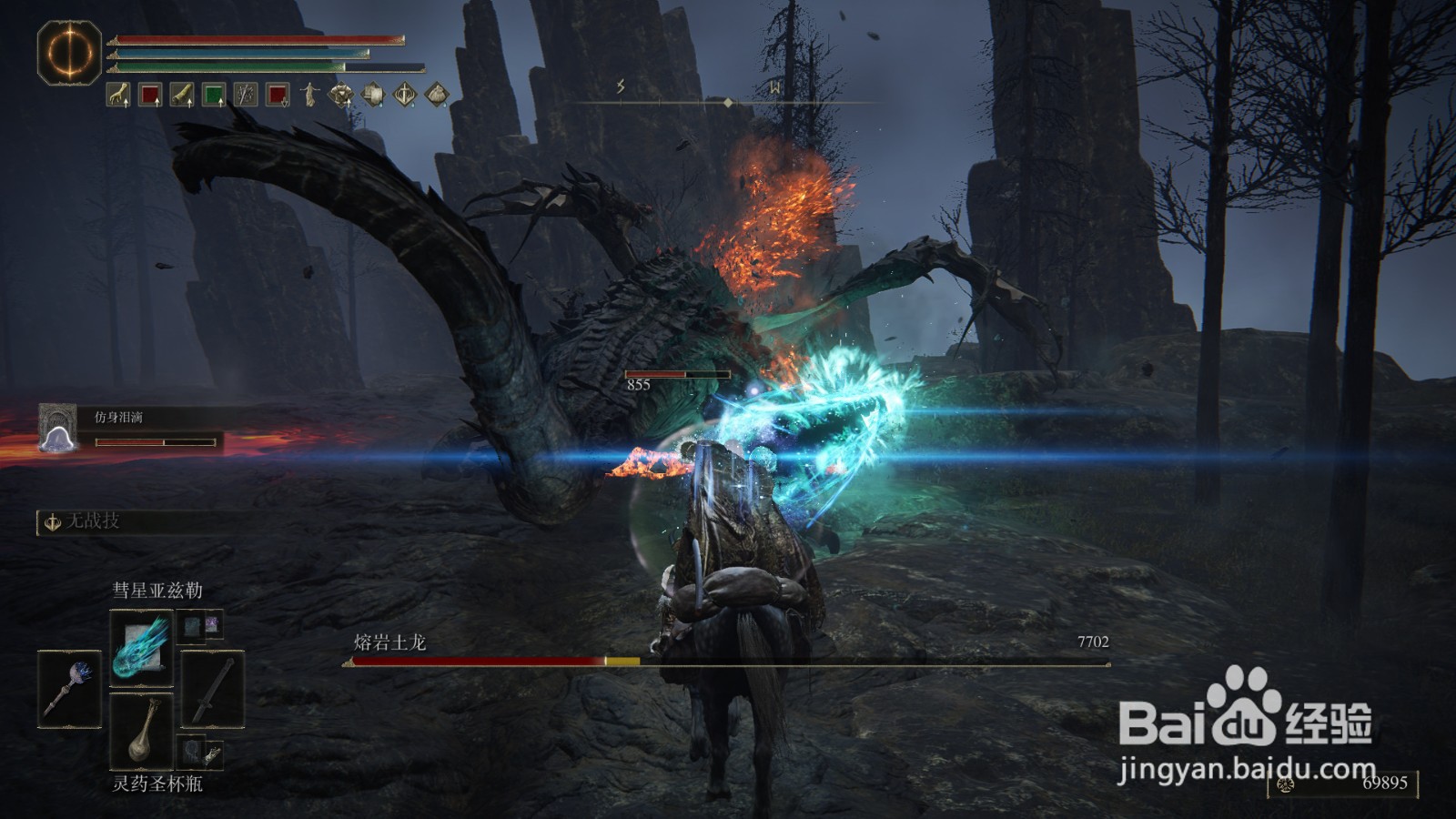Inspect the red square debuff with down arrow
The width and height of the screenshot is (1456, 819).
[278, 94]
